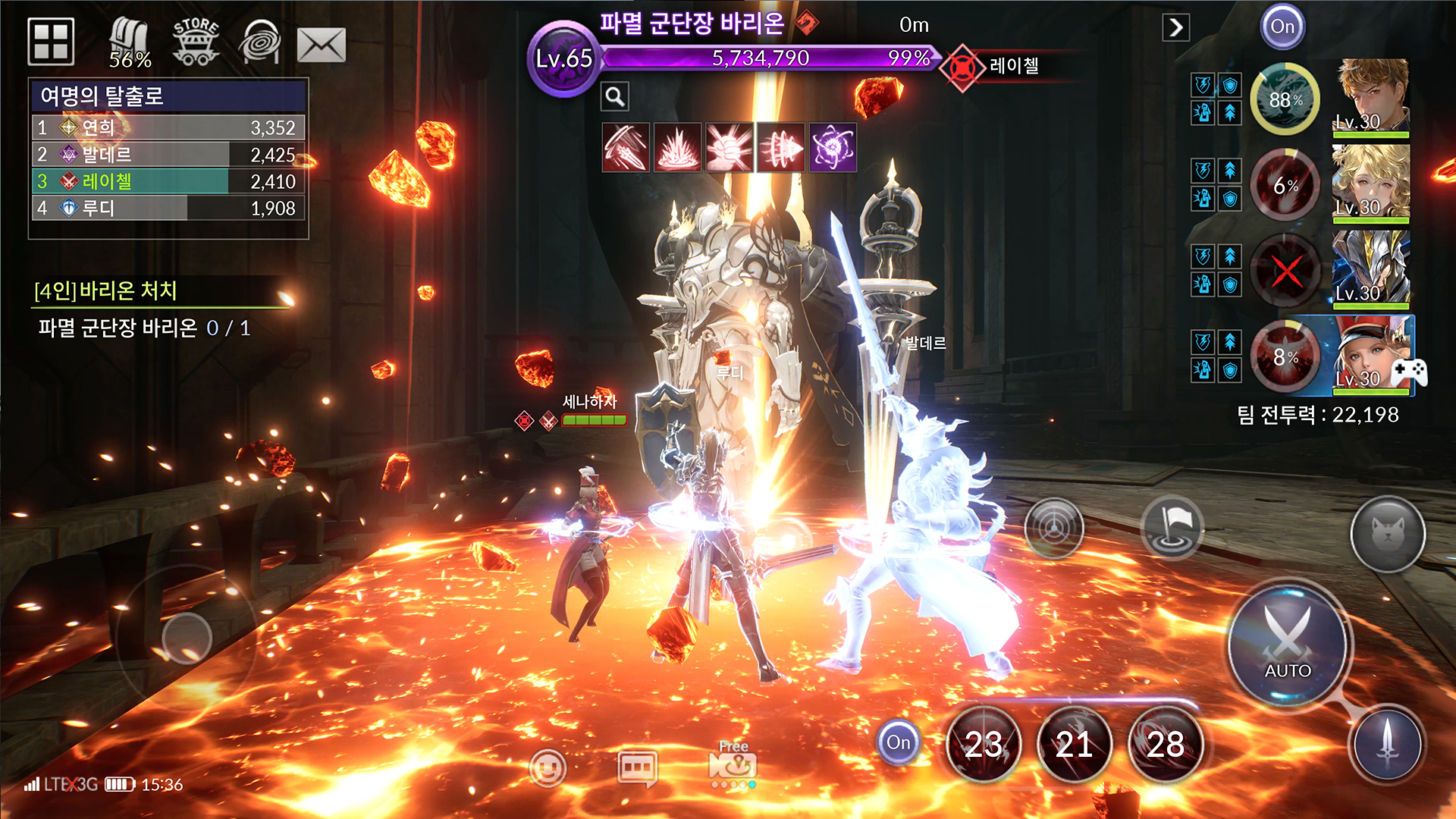The height and width of the screenshot is (819, 1456).
Task: Toggle the On switch beside skills
Action: (x=898, y=742)
